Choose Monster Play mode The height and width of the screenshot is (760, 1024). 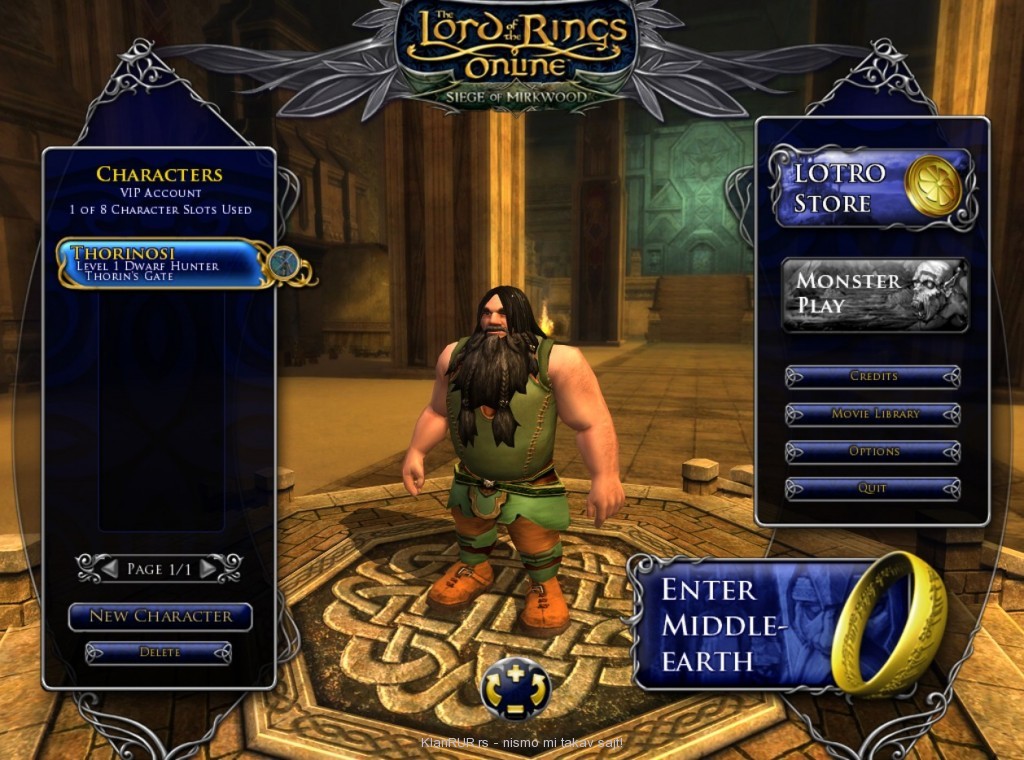(875, 295)
